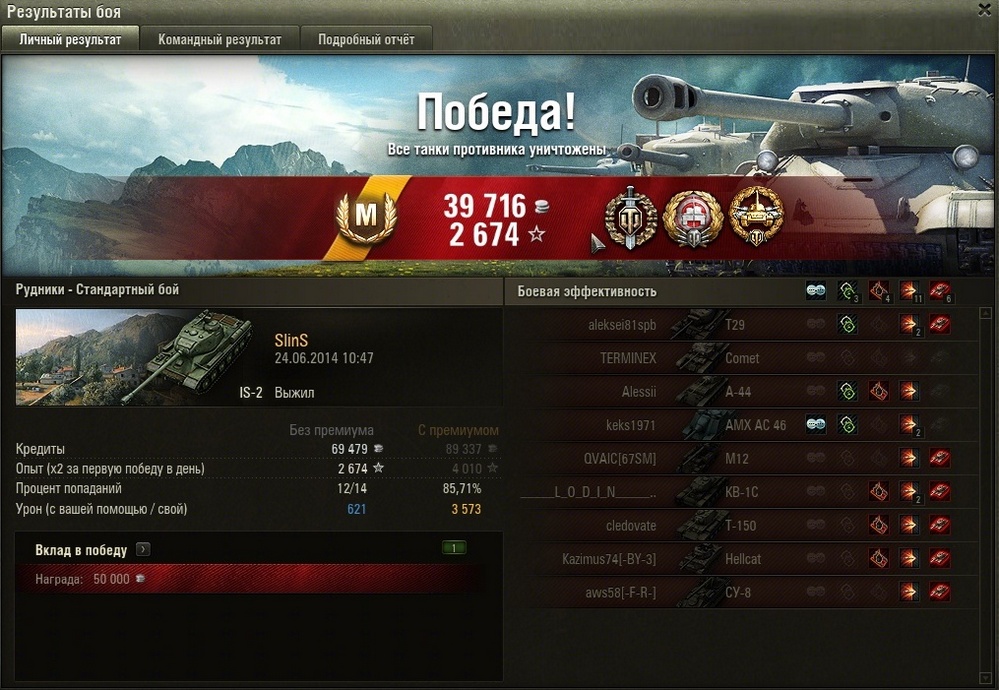Viewport: 999px width, 690px height.
Task: Select the aleksei81spb T29 row
Action: pos(740,324)
